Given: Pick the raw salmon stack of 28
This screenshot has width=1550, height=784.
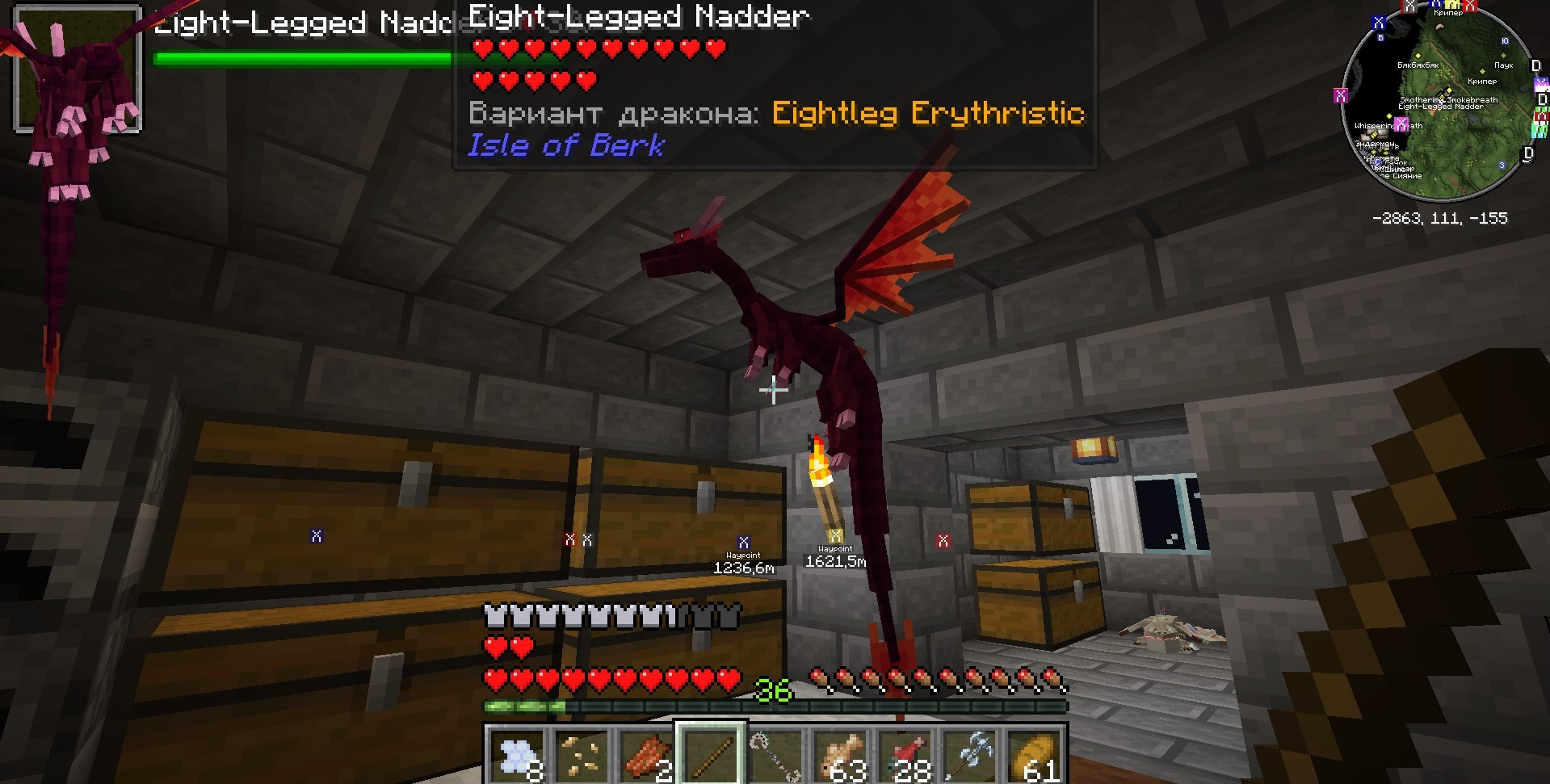Looking at the screenshot, I should tap(907, 755).
